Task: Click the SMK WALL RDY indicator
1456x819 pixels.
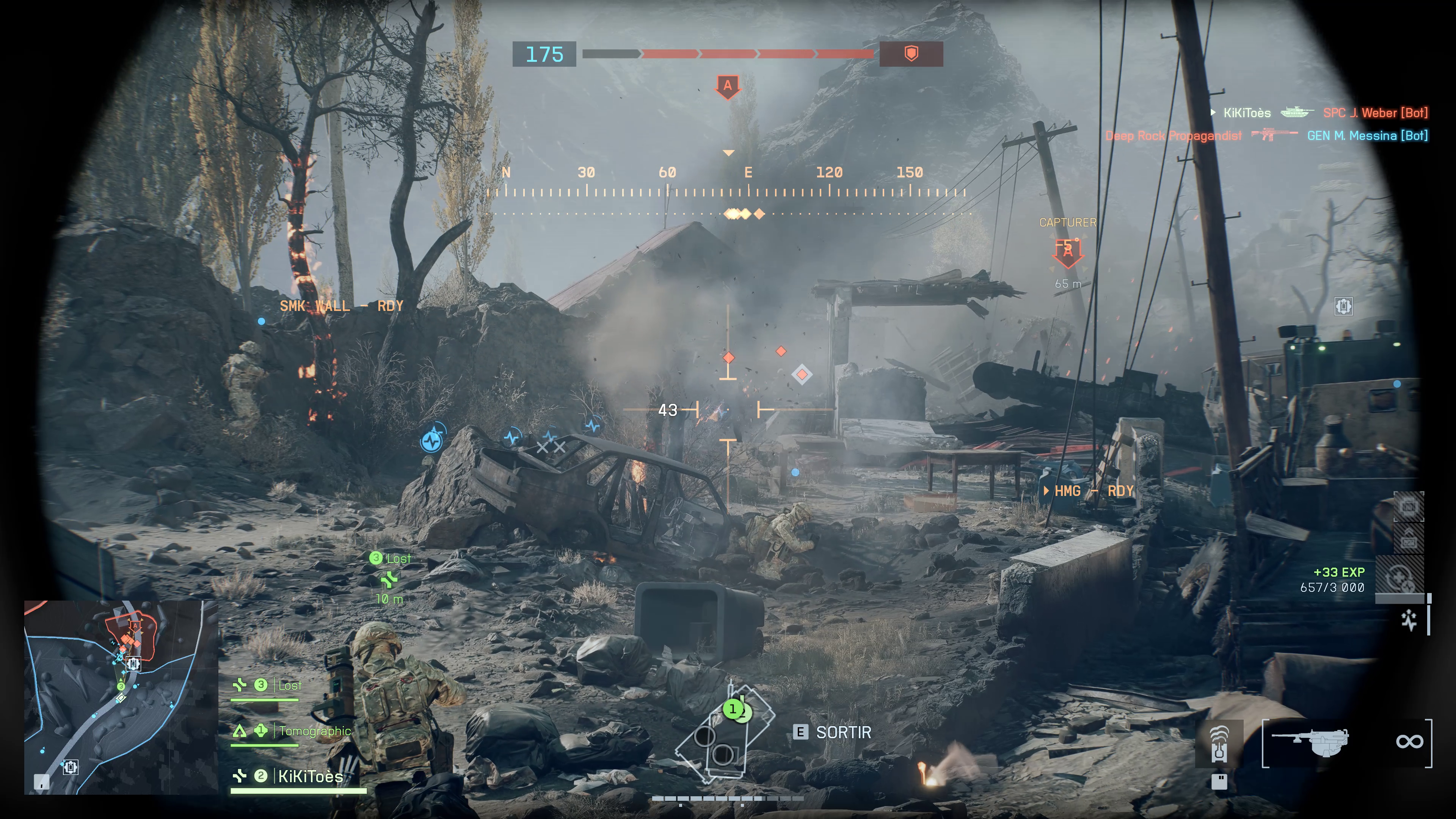Action: pyautogui.click(x=341, y=306)
